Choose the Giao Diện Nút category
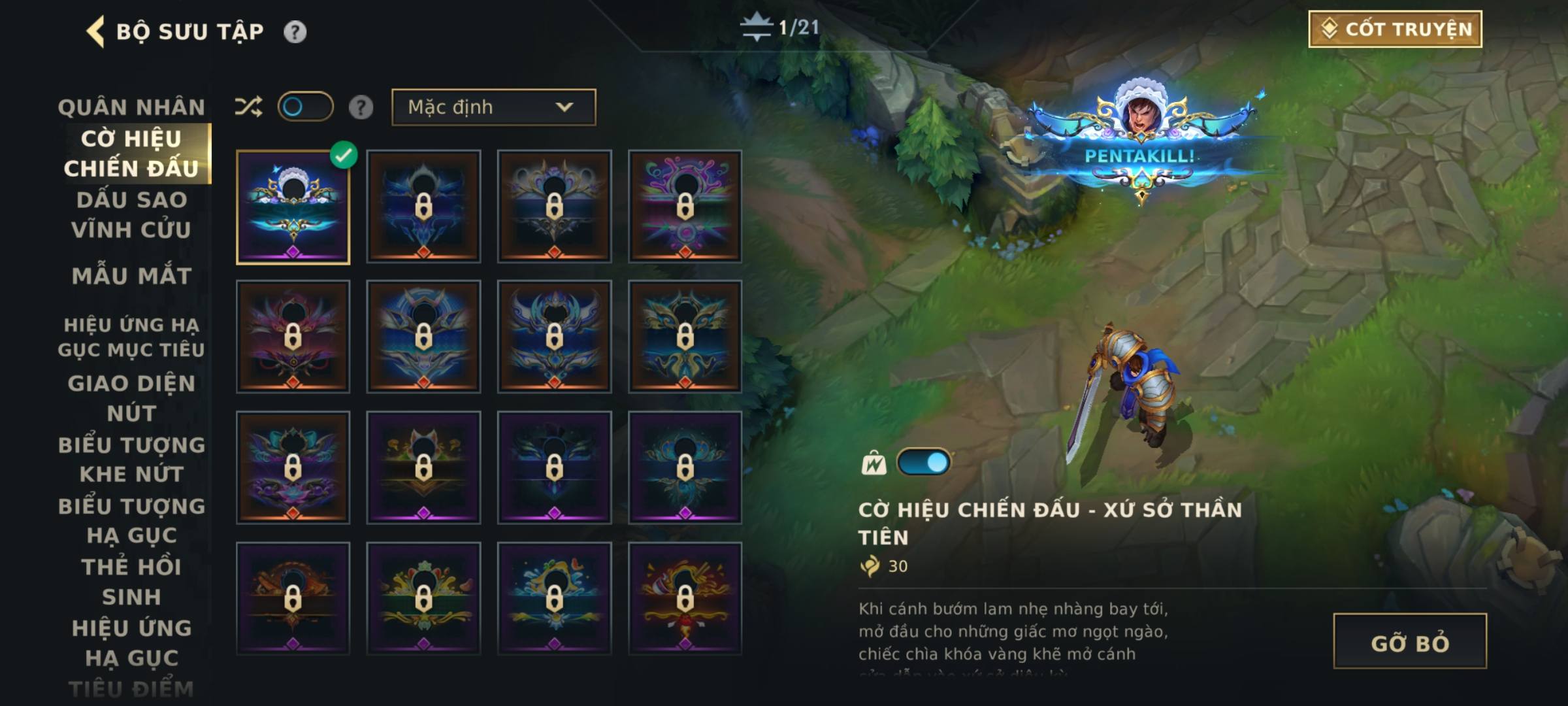Screen dimensions: 1568x706 [131, 398]
